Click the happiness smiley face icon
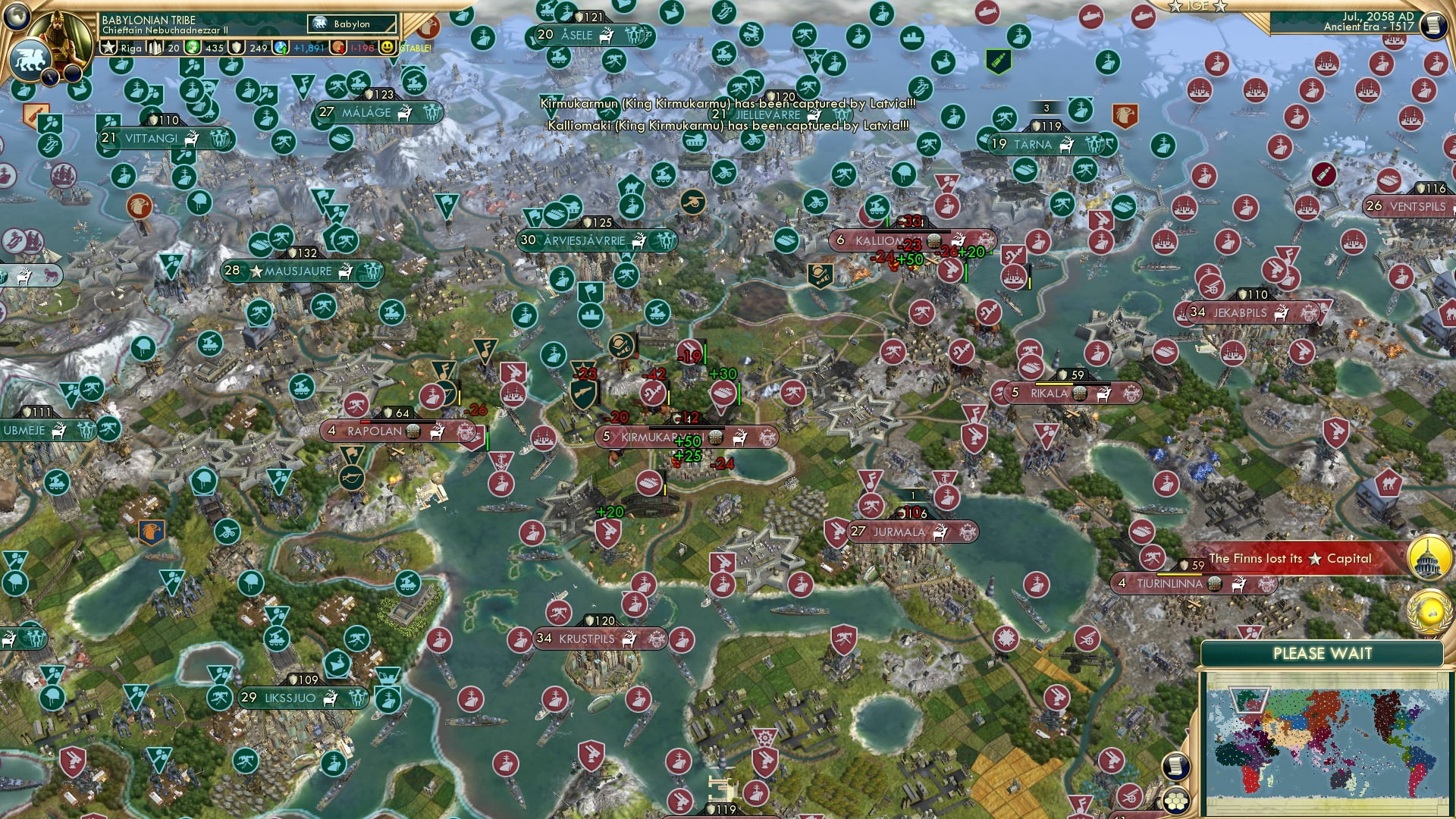 pos(388,47)
